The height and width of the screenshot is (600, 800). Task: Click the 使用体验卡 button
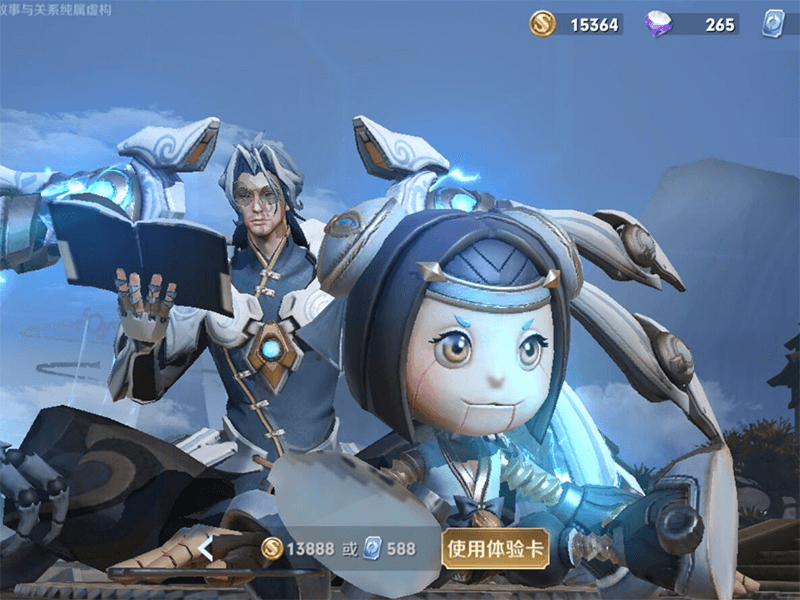(x=495, y=548)
